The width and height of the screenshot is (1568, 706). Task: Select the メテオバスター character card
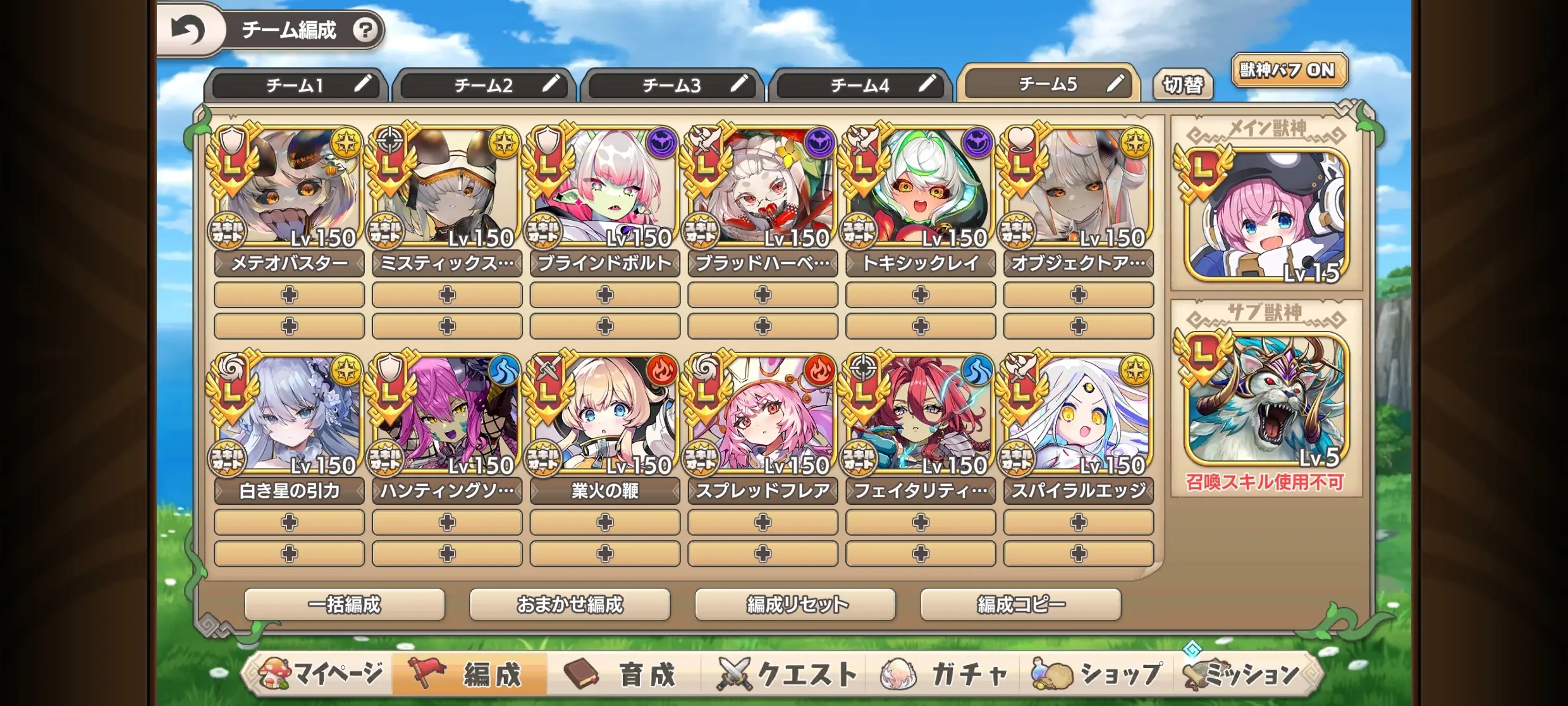(x=289, y=189)
